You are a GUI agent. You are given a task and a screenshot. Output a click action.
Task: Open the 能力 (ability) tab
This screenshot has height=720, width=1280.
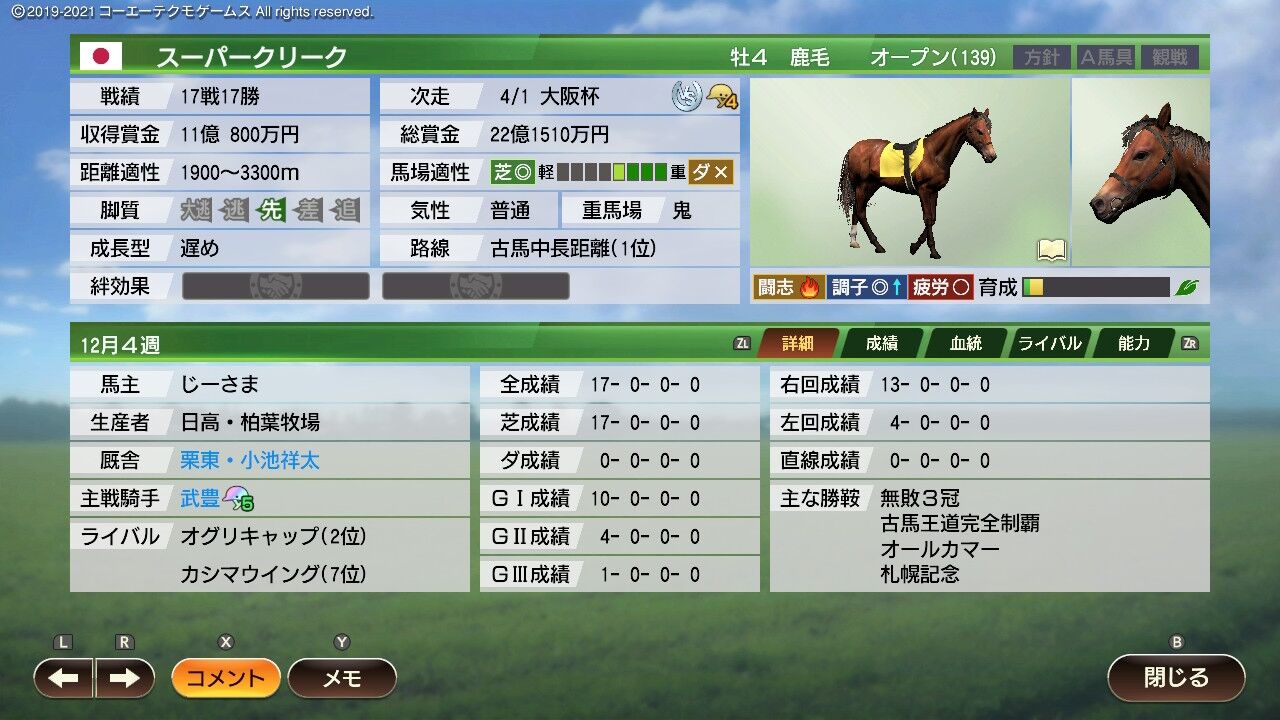pyautogui.click(x=1132, y=343)
